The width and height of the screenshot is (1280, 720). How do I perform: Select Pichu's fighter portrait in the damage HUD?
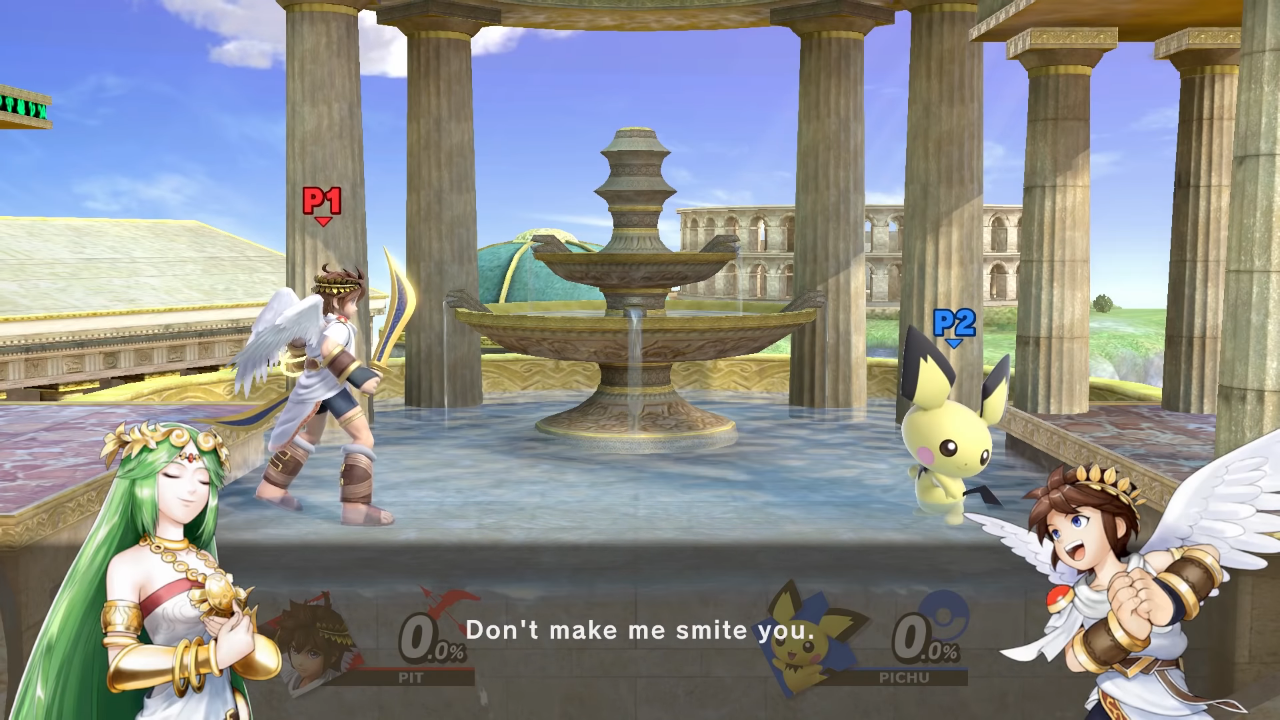click(802, 640)
